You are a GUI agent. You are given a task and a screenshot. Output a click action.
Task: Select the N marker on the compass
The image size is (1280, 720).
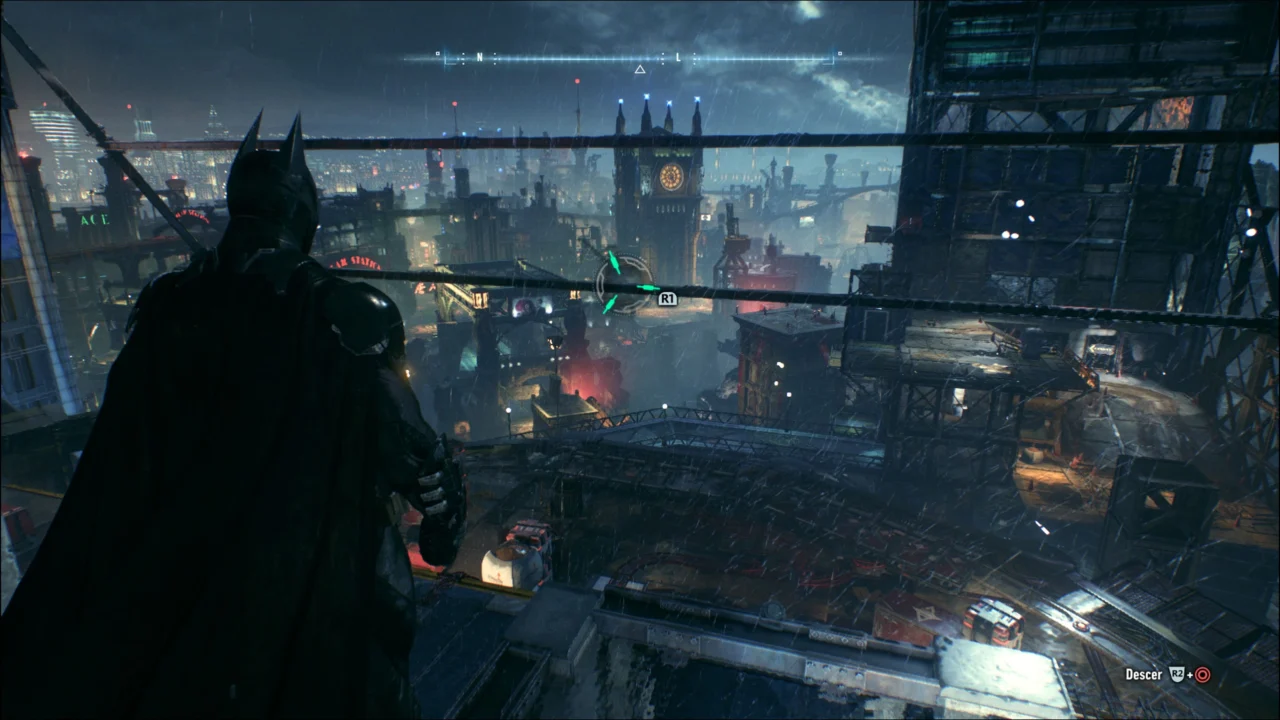tap(480, 56)
